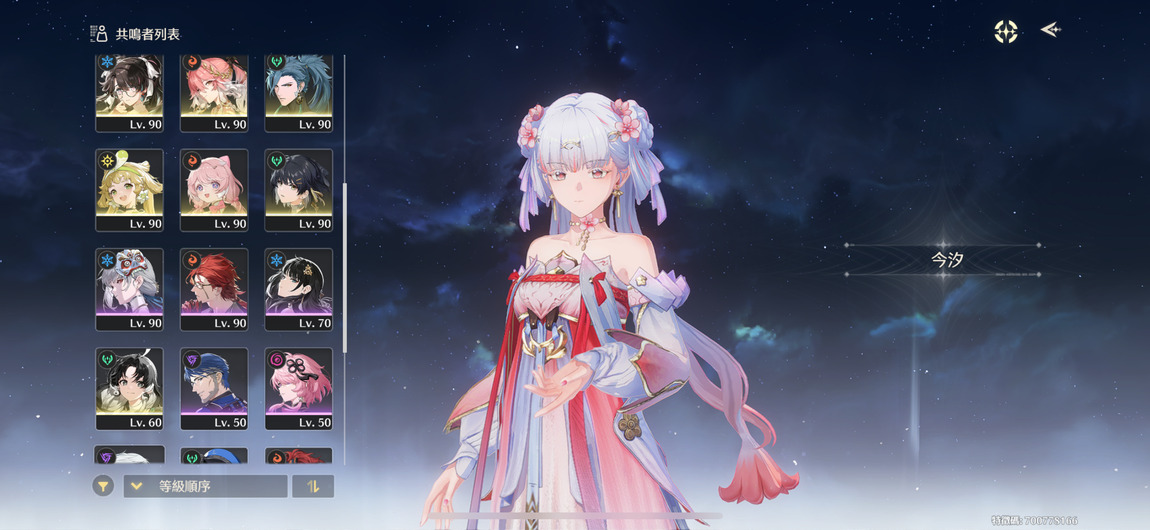Choose the character with lion dance mask
Viewport: 1150px width, 530px height.
pyautogui.click(x=129, y=289)
